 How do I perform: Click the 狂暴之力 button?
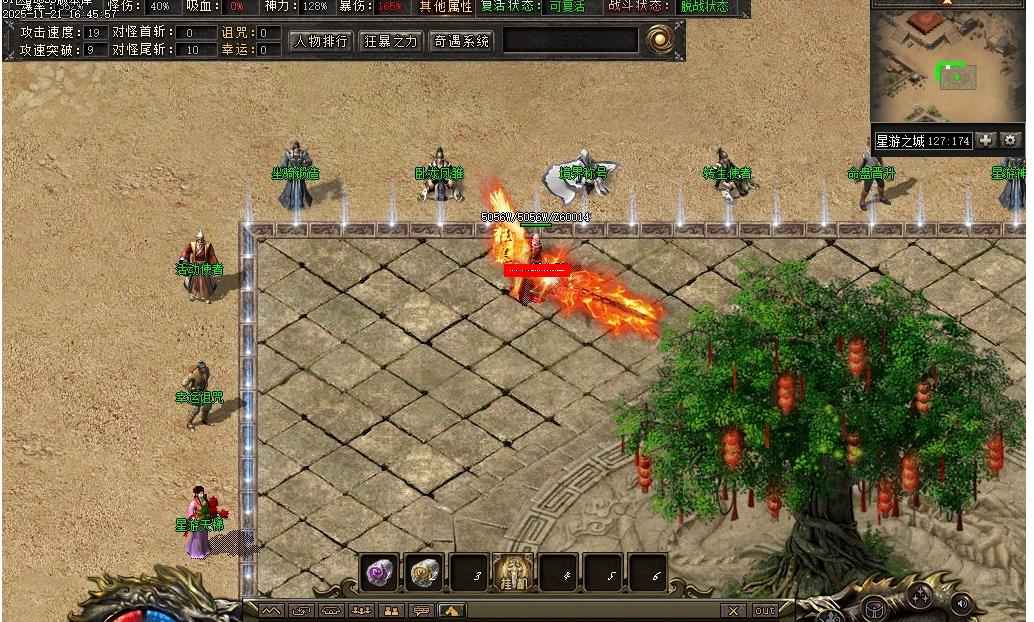pyautogui.click(x=391, y=41)
